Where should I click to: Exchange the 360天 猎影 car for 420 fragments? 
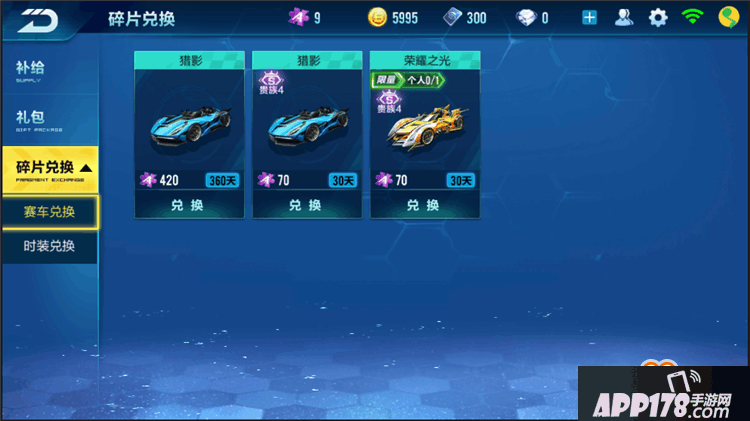tap(189, 205)
